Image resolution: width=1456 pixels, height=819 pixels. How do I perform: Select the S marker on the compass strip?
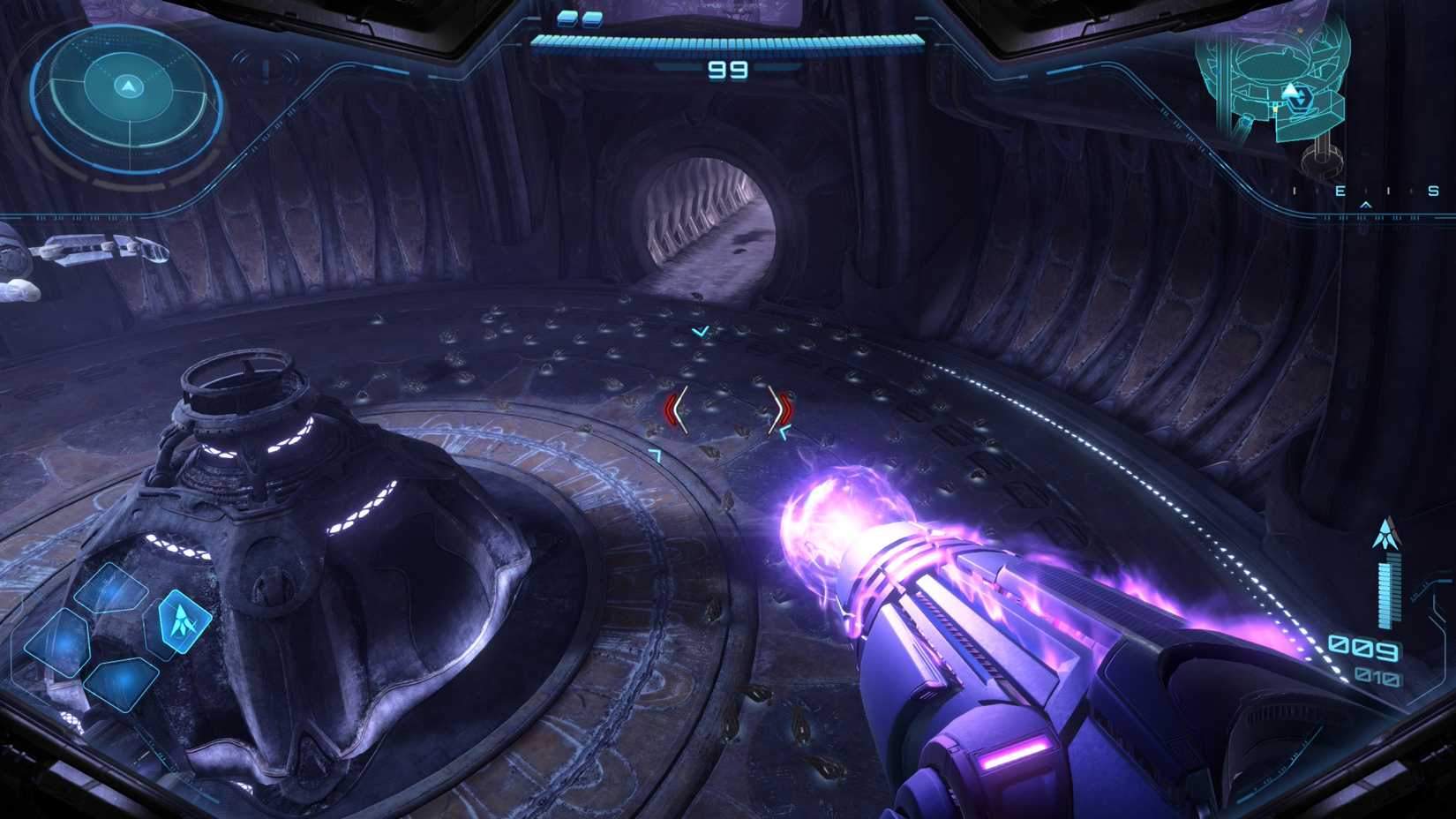(x=1433, y=191)
